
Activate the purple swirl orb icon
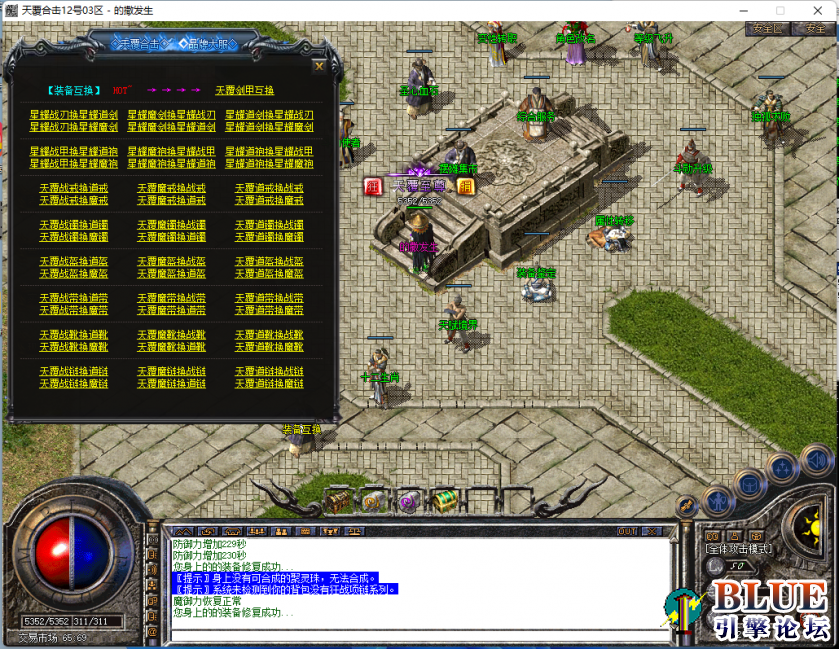coord(407,502)
